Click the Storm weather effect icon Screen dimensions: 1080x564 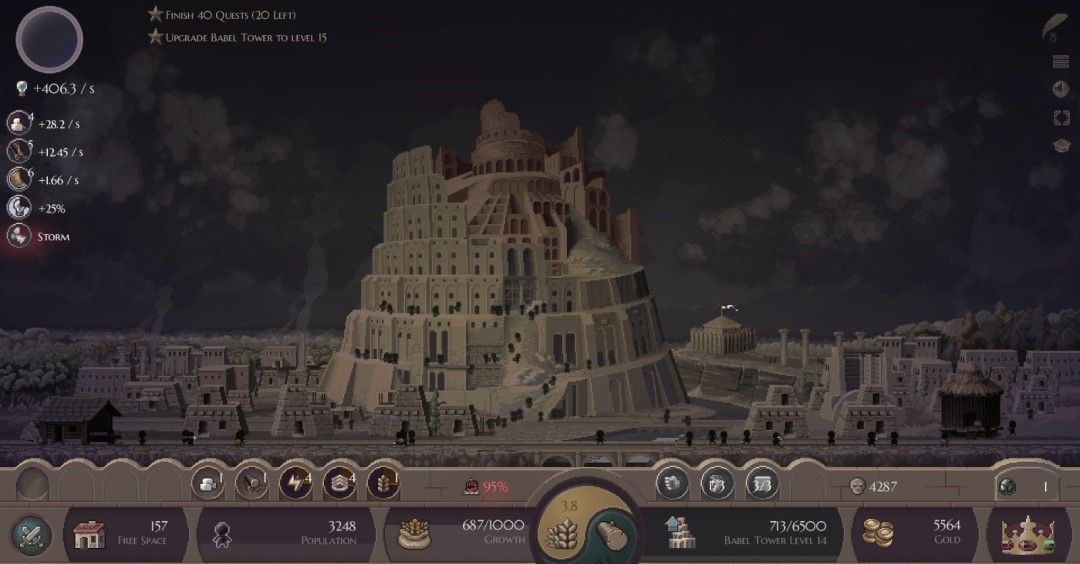pyautogui.click(x=19, y=237)
